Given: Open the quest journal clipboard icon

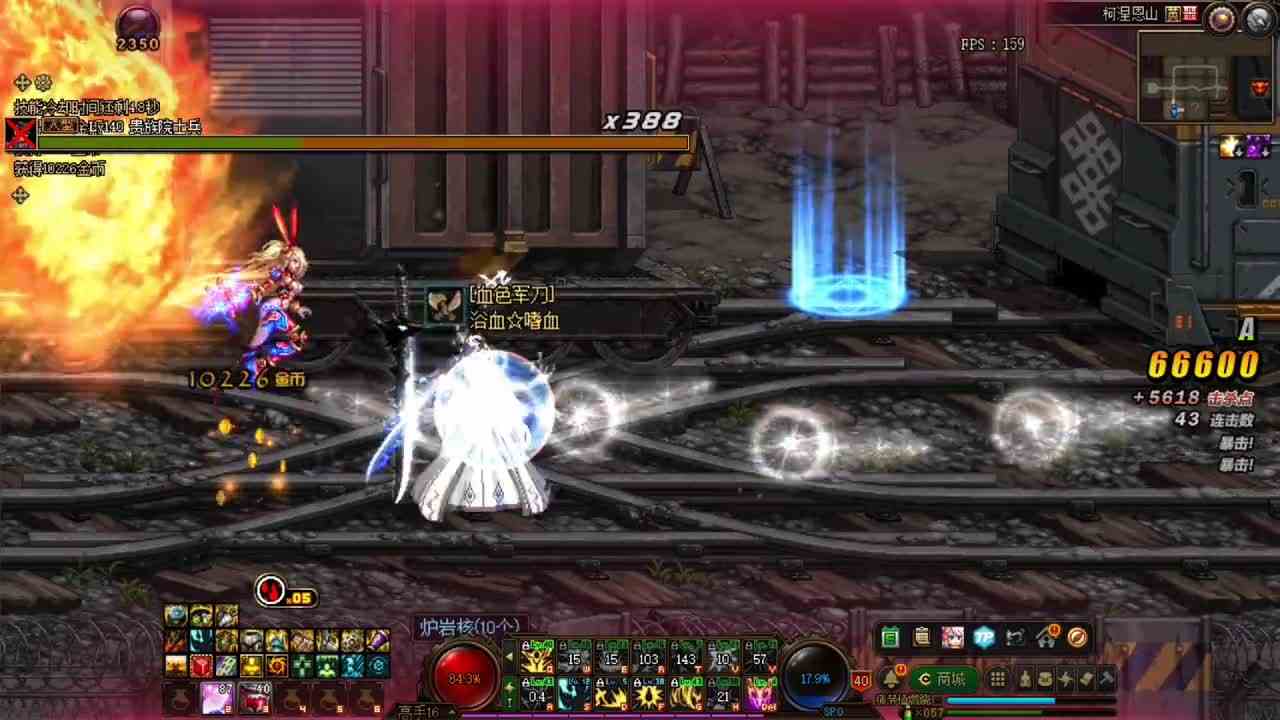Looking at the screenshot, I should point(921,637).
